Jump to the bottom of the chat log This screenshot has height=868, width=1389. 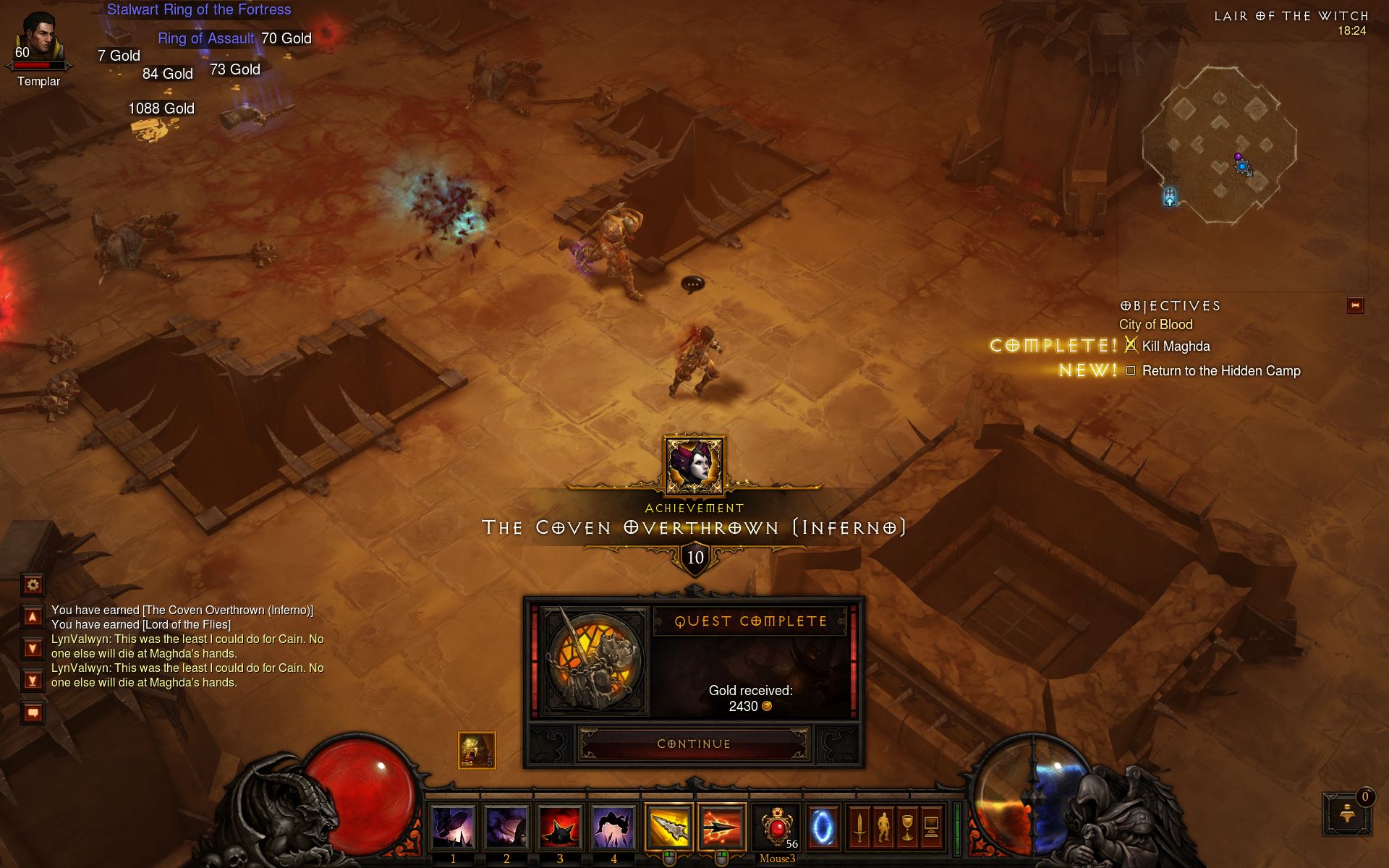[33, 680]
